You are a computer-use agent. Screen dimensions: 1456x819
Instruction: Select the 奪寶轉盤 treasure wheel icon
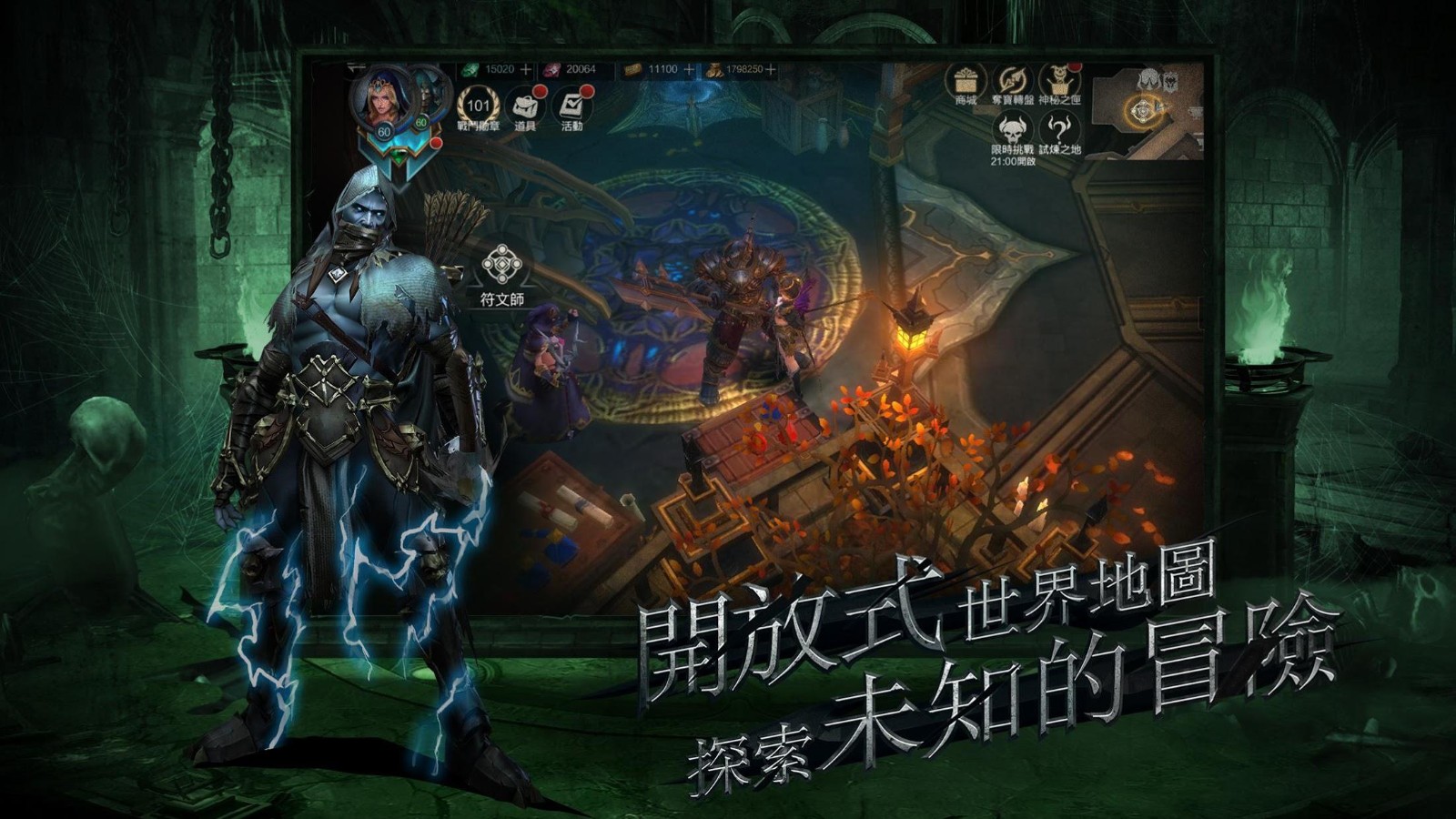1012,79
